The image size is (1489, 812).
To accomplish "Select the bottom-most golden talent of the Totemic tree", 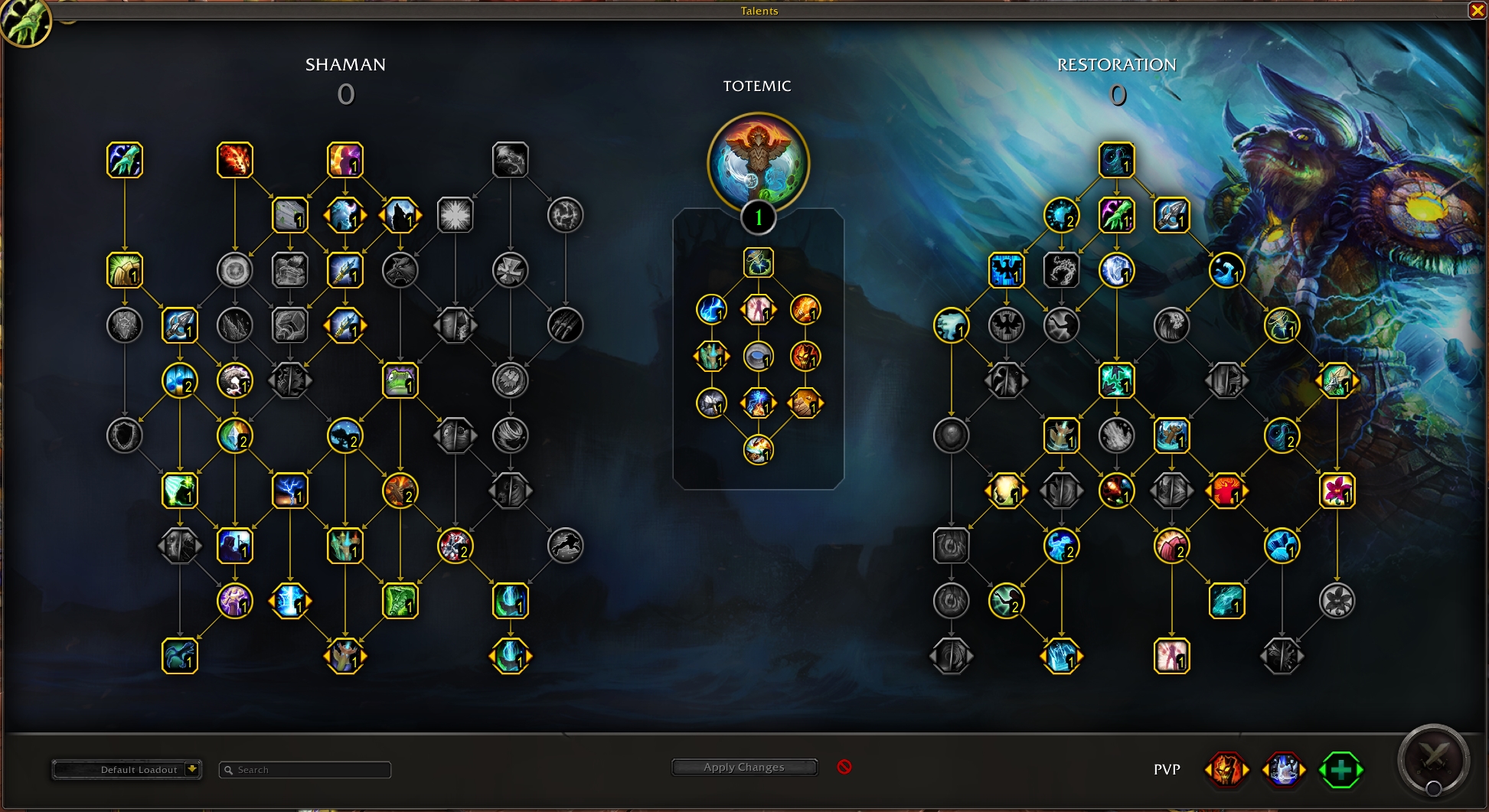I will 758,452.
